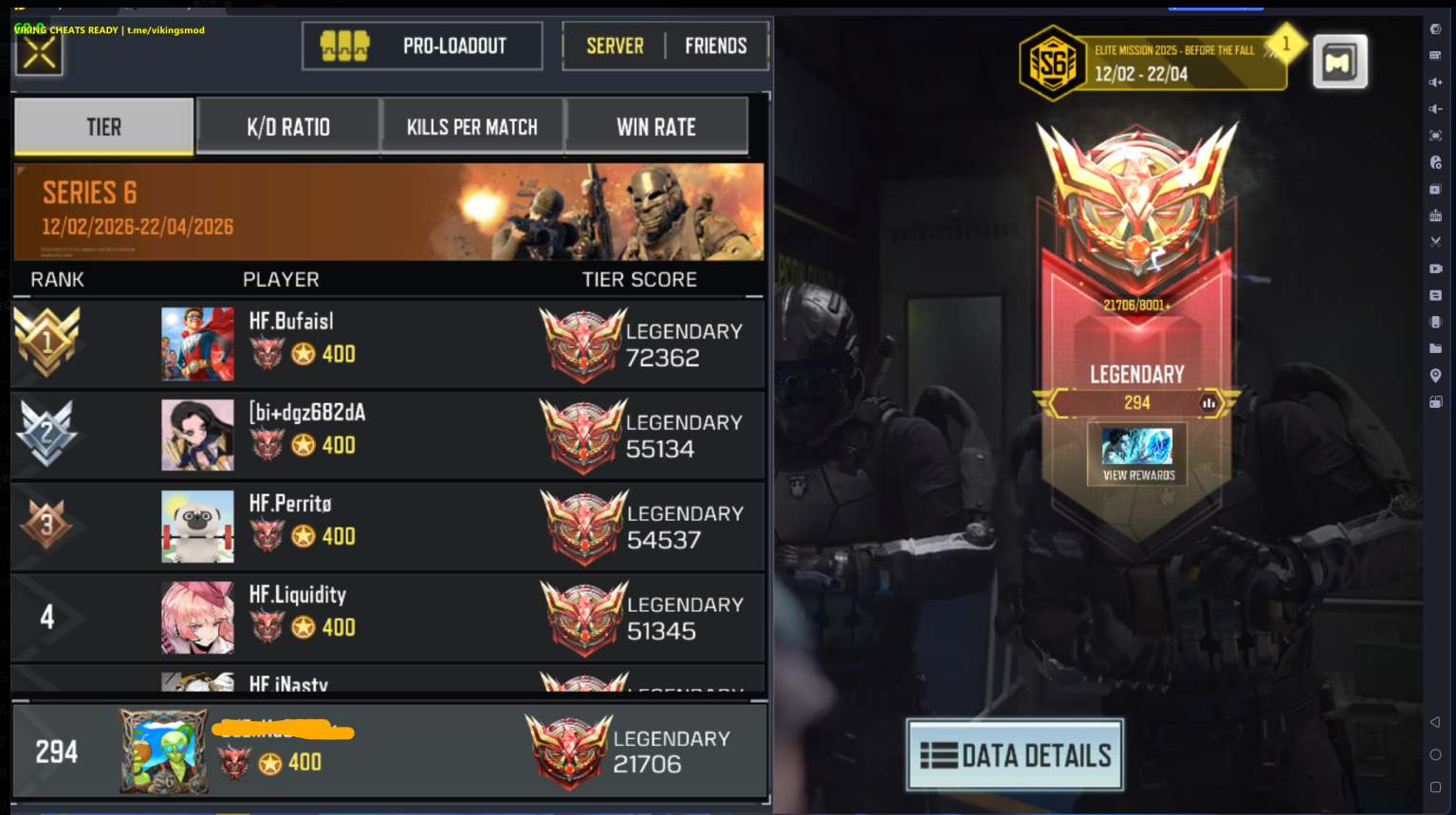Click View Rewards for the Legendary tier
Image resolution: width=1456 pixels, height=815 pixels.
pos(1135,454)
